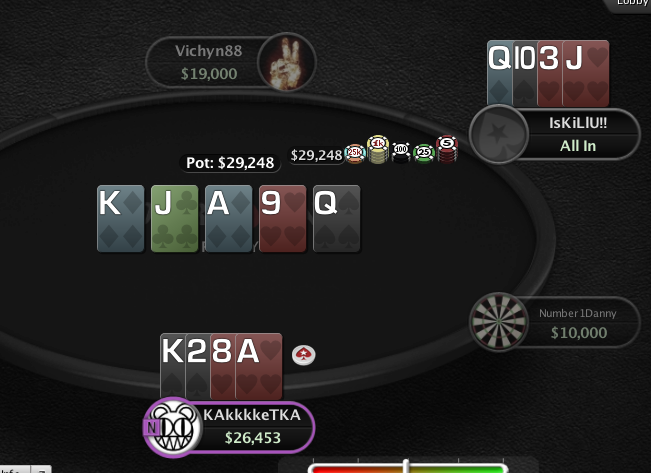Image resolution: width=651 pixels, height=473 pixels.
Task: Click the star avatar of IsKiLlU!!
Action: [498, 135]
